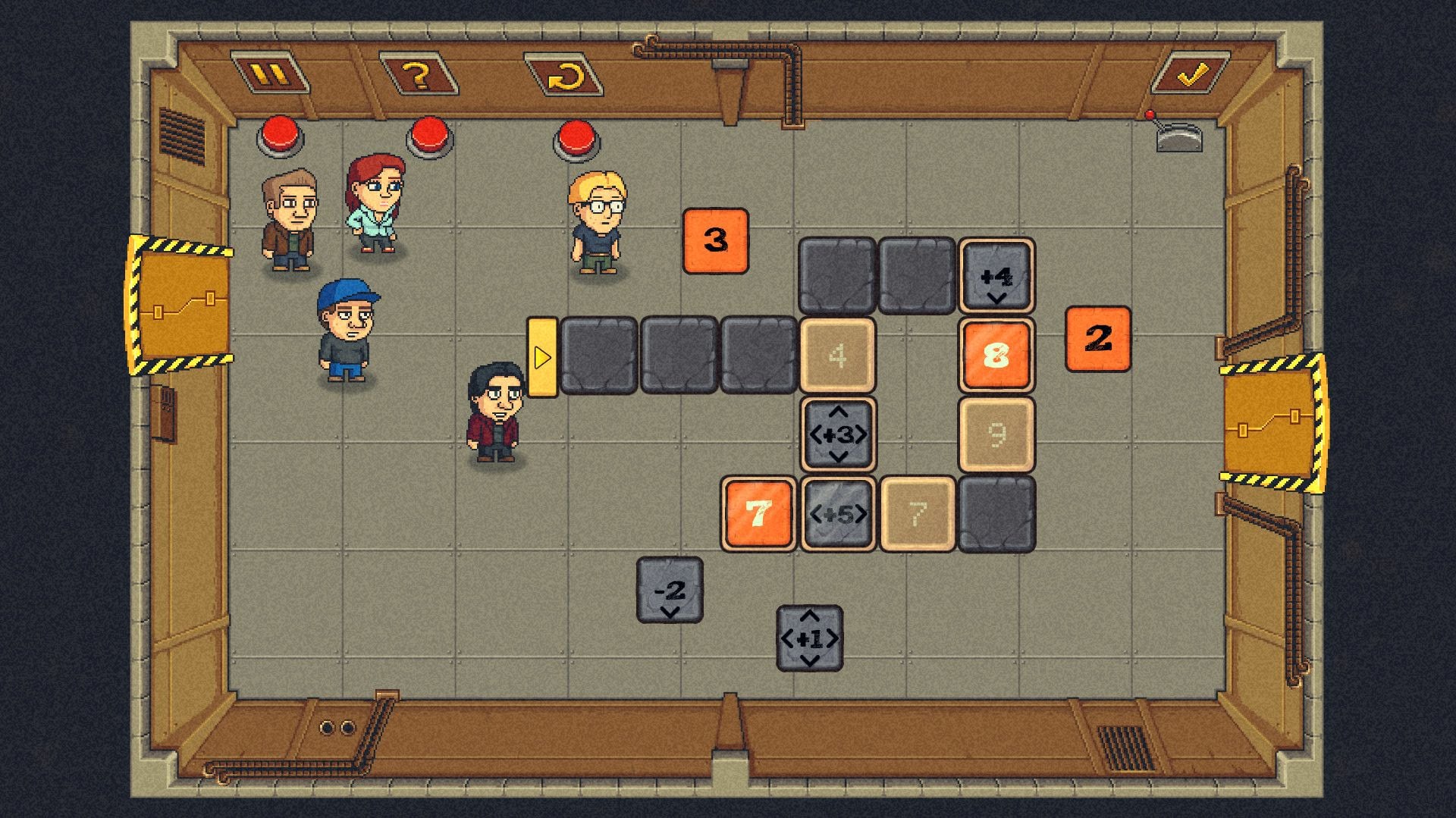
Task: Select the loose orange 2 tile
Action: pyautogui.click(x=1097, y=339)
